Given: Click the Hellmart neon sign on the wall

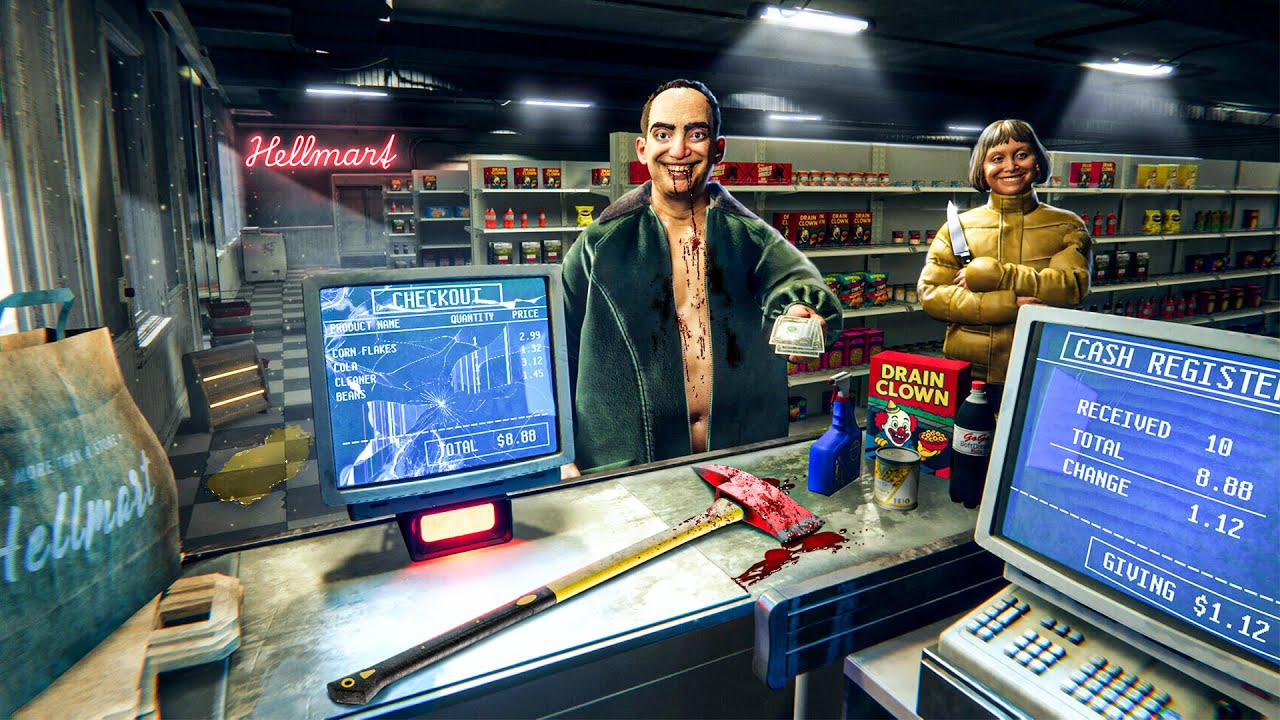Looking at the screenshot, I should pos(322,152).
